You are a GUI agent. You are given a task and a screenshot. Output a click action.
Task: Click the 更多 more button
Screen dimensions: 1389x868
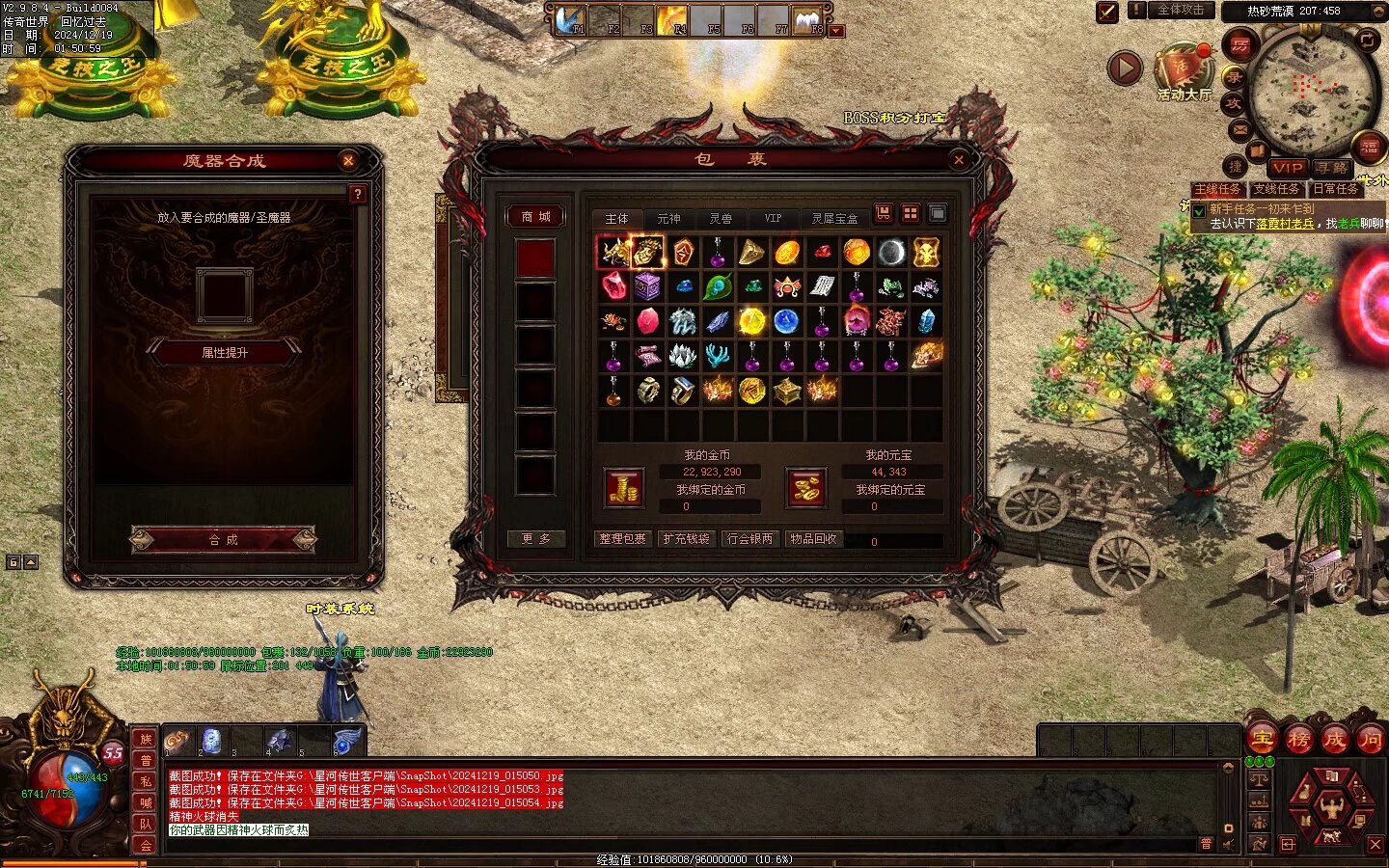tap(535, 539)
